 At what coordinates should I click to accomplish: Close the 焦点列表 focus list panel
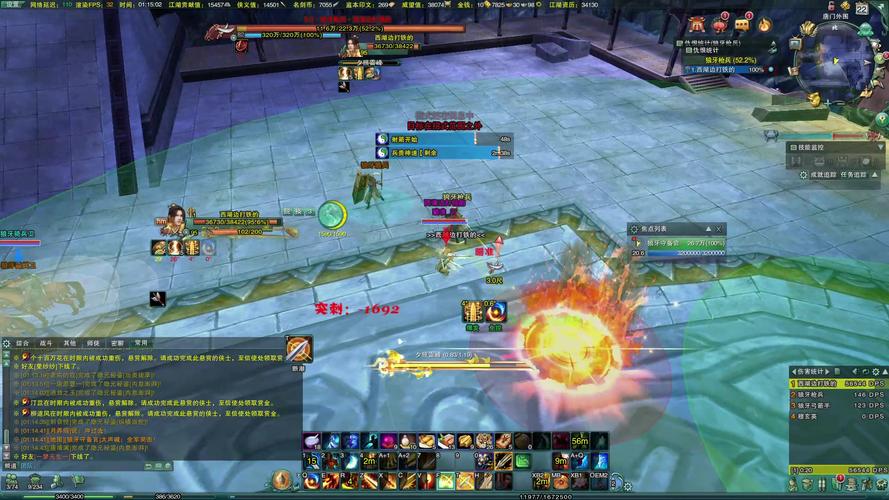click(718, 229)
